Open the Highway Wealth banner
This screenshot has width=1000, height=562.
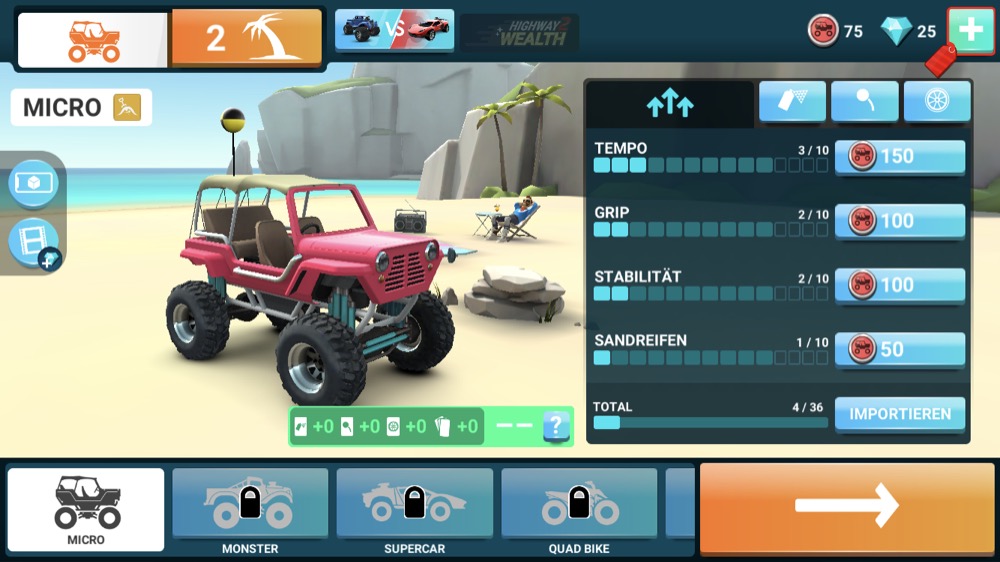tap(520, 33)
